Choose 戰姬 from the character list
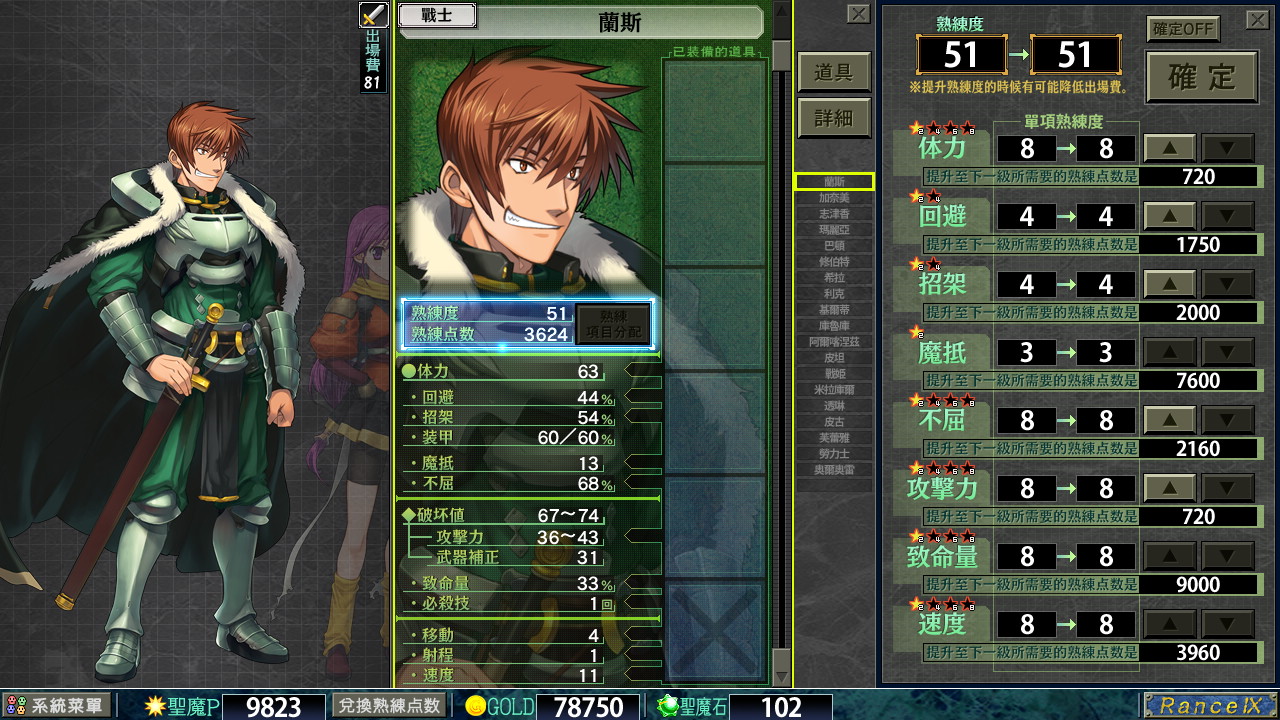The image size is (1280, 720). [x=834, y=373]
